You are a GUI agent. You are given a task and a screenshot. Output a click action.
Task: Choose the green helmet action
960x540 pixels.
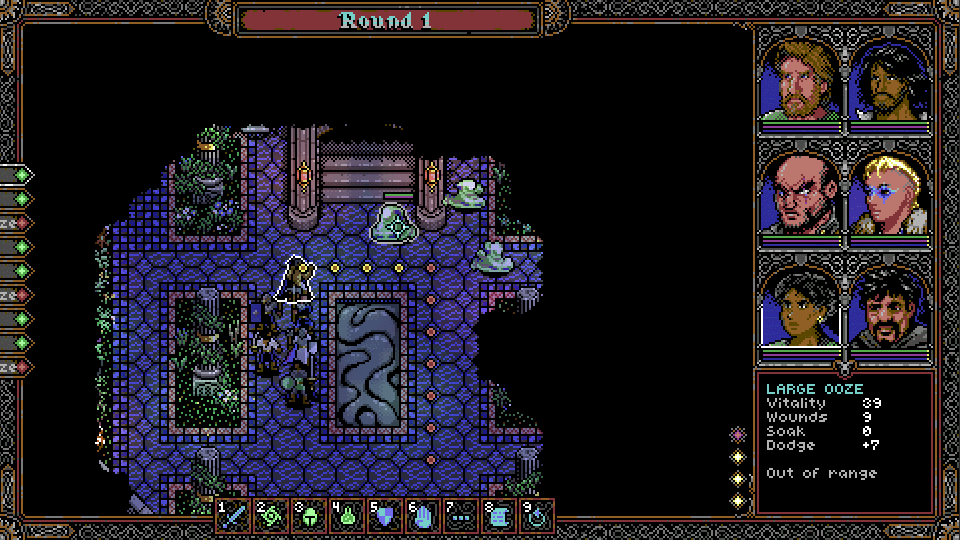tap(309, 516)
